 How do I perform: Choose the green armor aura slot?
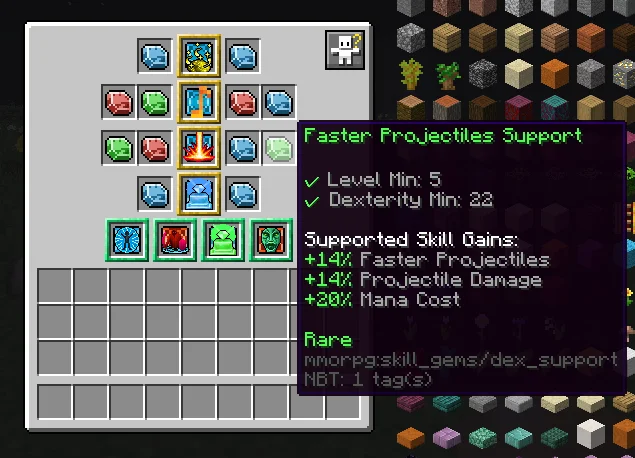pyautogui.click(x=222, y=240)
